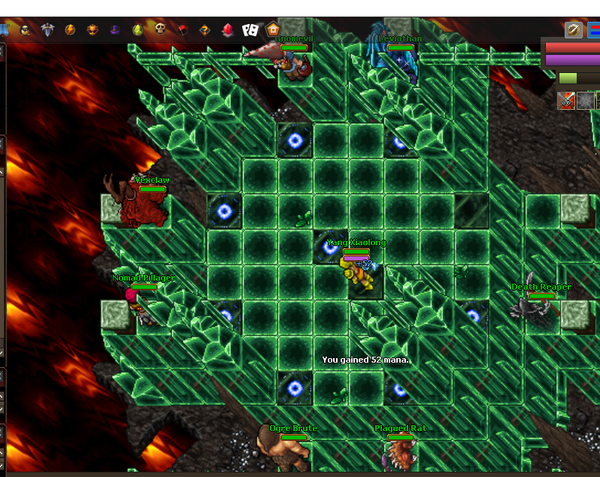The height and width of the screenshot is (477, 600).
Task: Click the red winged heart icon
Action: click(181, 30)
